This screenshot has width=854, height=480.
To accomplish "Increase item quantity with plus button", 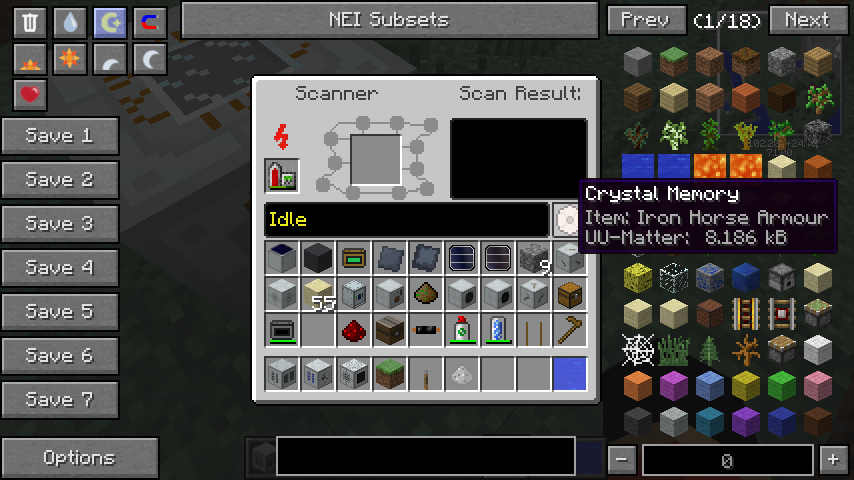I will [832, 460].
